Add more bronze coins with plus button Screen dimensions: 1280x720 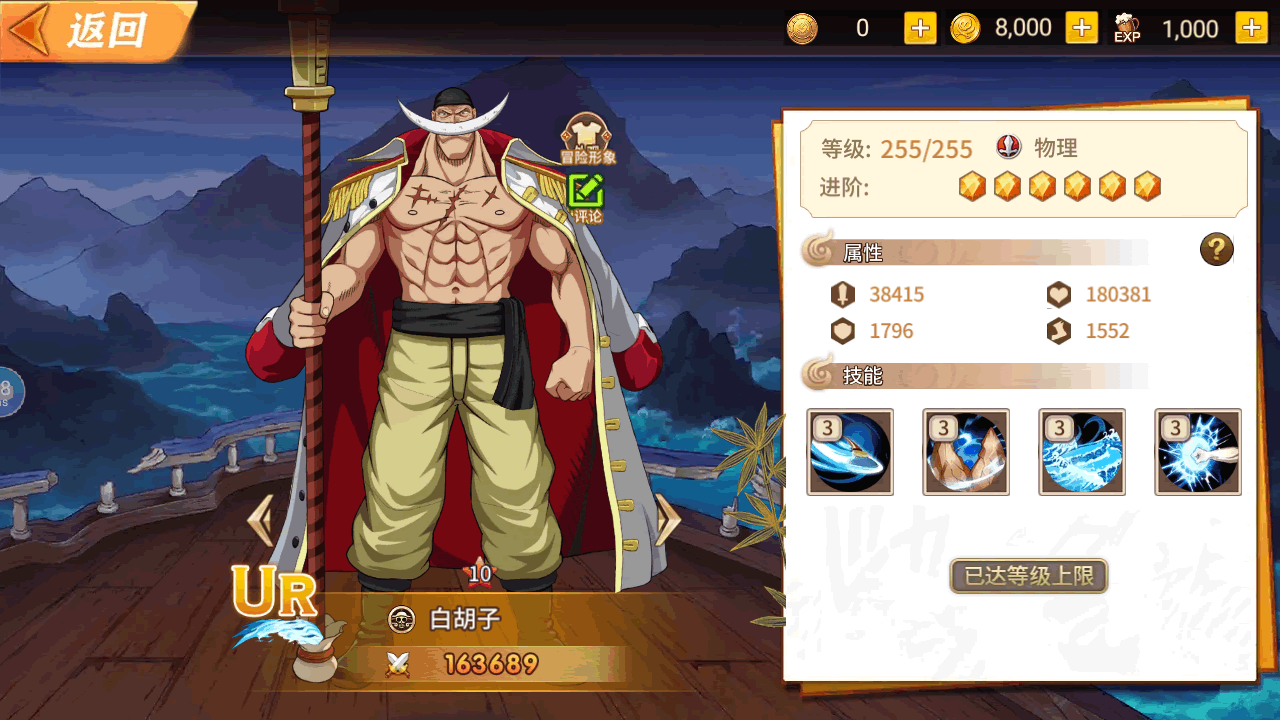point(920,28)
